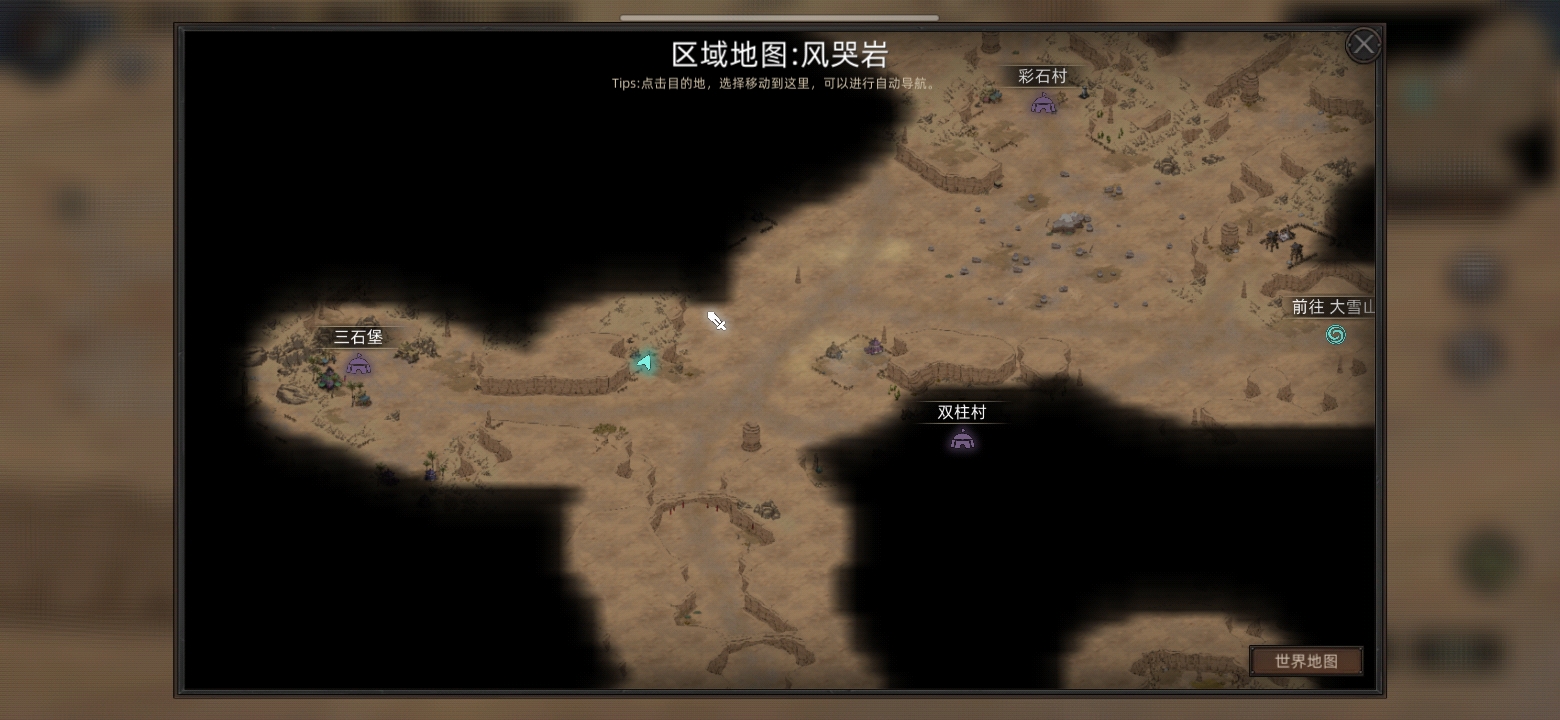Select the 彩石村 village marker icon
The width and height of the screenshot is (1560, 720).
(x=1044, y=103)
